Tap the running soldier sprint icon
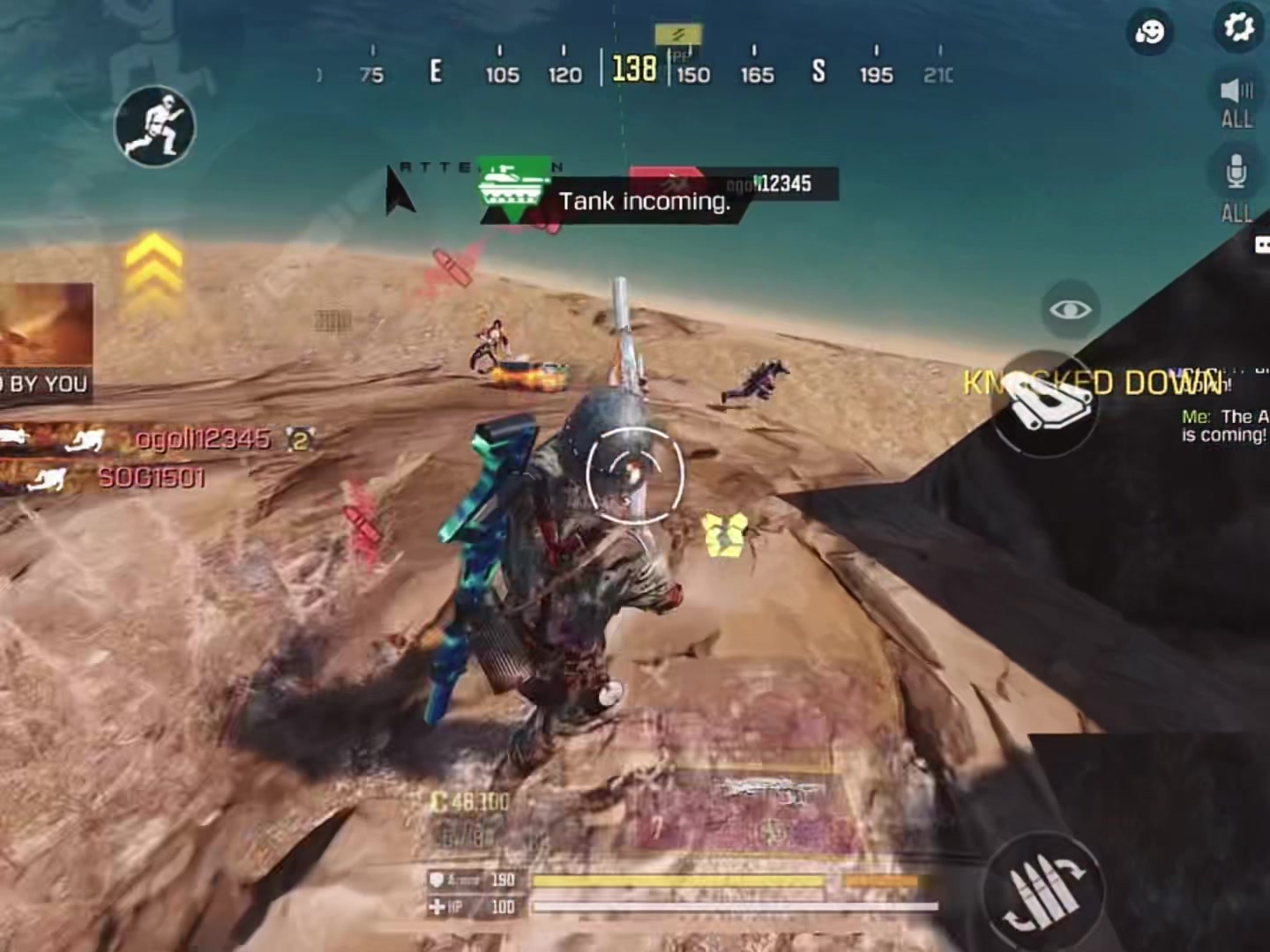Image resolution: width=1270 pixels, height=952 pixels. 155,127
